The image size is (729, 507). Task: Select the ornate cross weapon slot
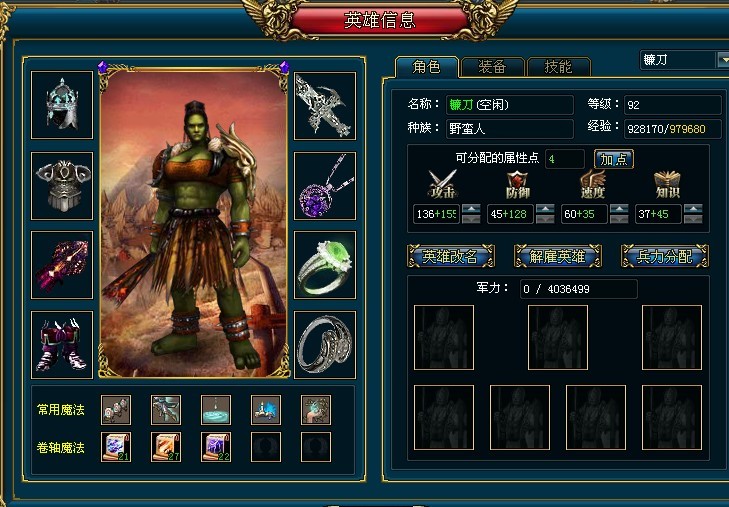click(325, 105)
